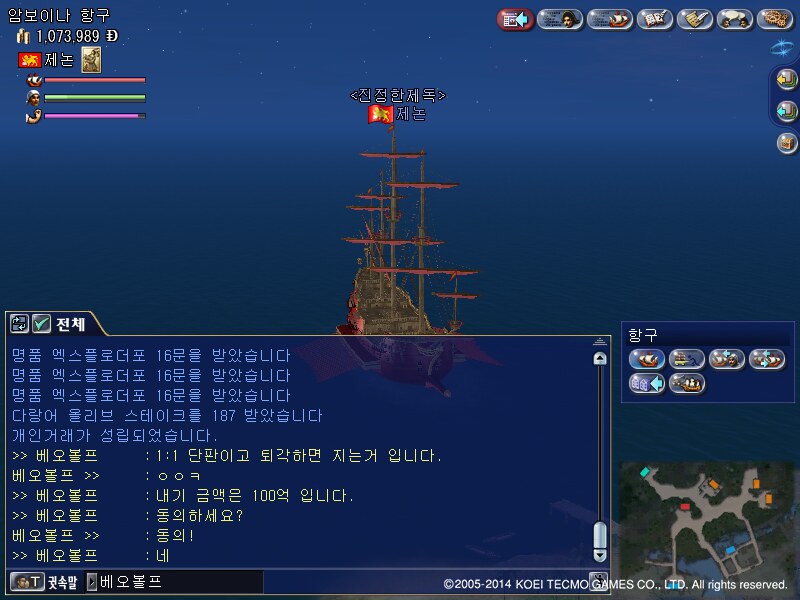
Task: Open the gears system settings menu
Action: tap(775, 19)
